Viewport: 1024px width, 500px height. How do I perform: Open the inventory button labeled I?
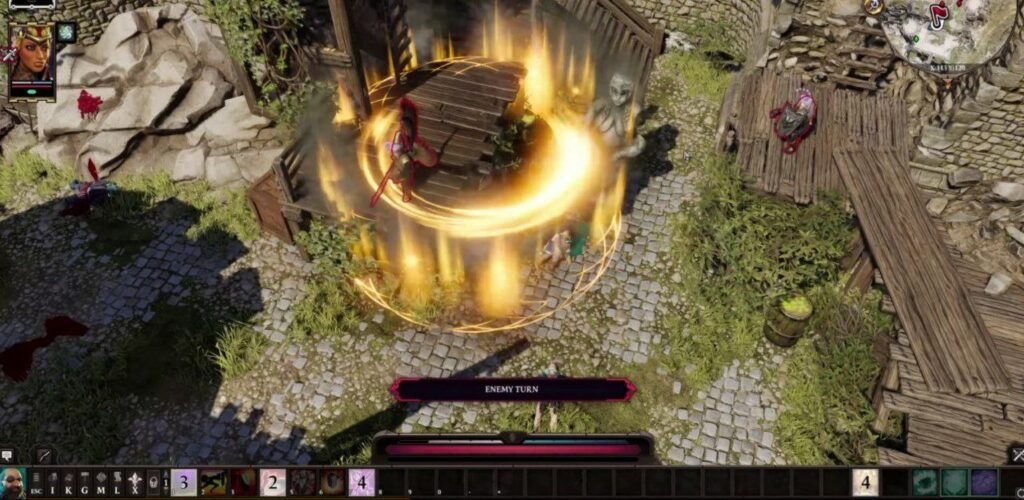click(53, 482)
